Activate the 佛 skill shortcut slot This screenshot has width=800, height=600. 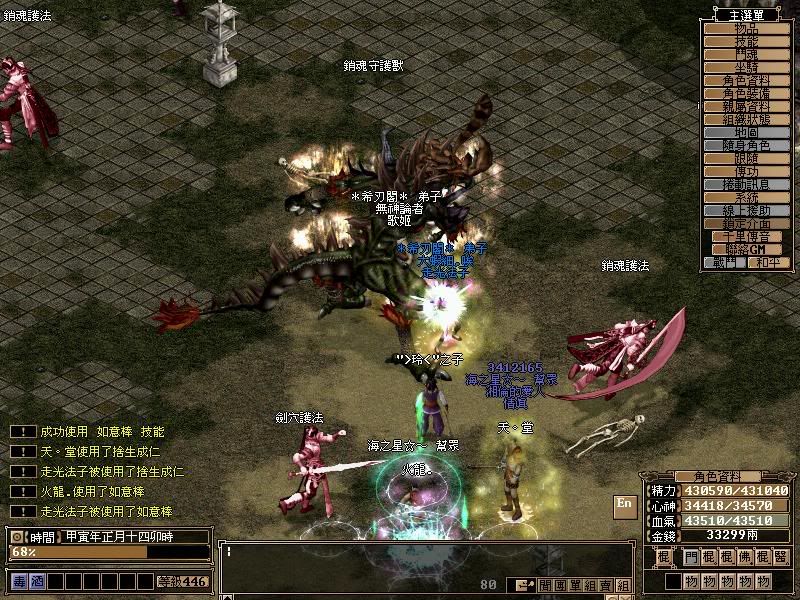point(744,556)
